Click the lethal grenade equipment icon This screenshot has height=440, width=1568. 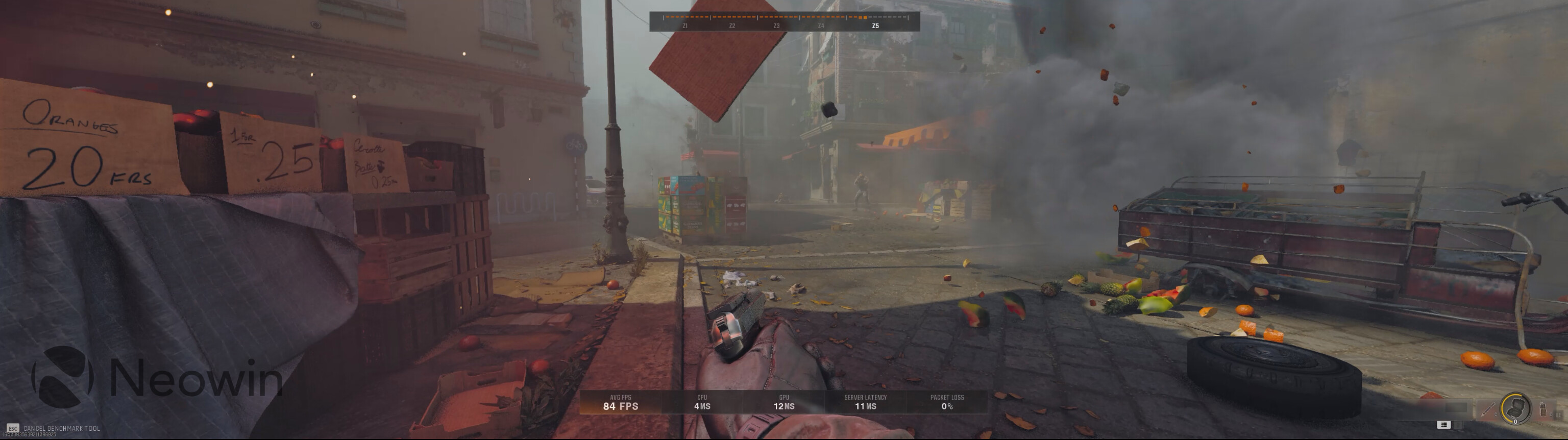point(1543,410)
